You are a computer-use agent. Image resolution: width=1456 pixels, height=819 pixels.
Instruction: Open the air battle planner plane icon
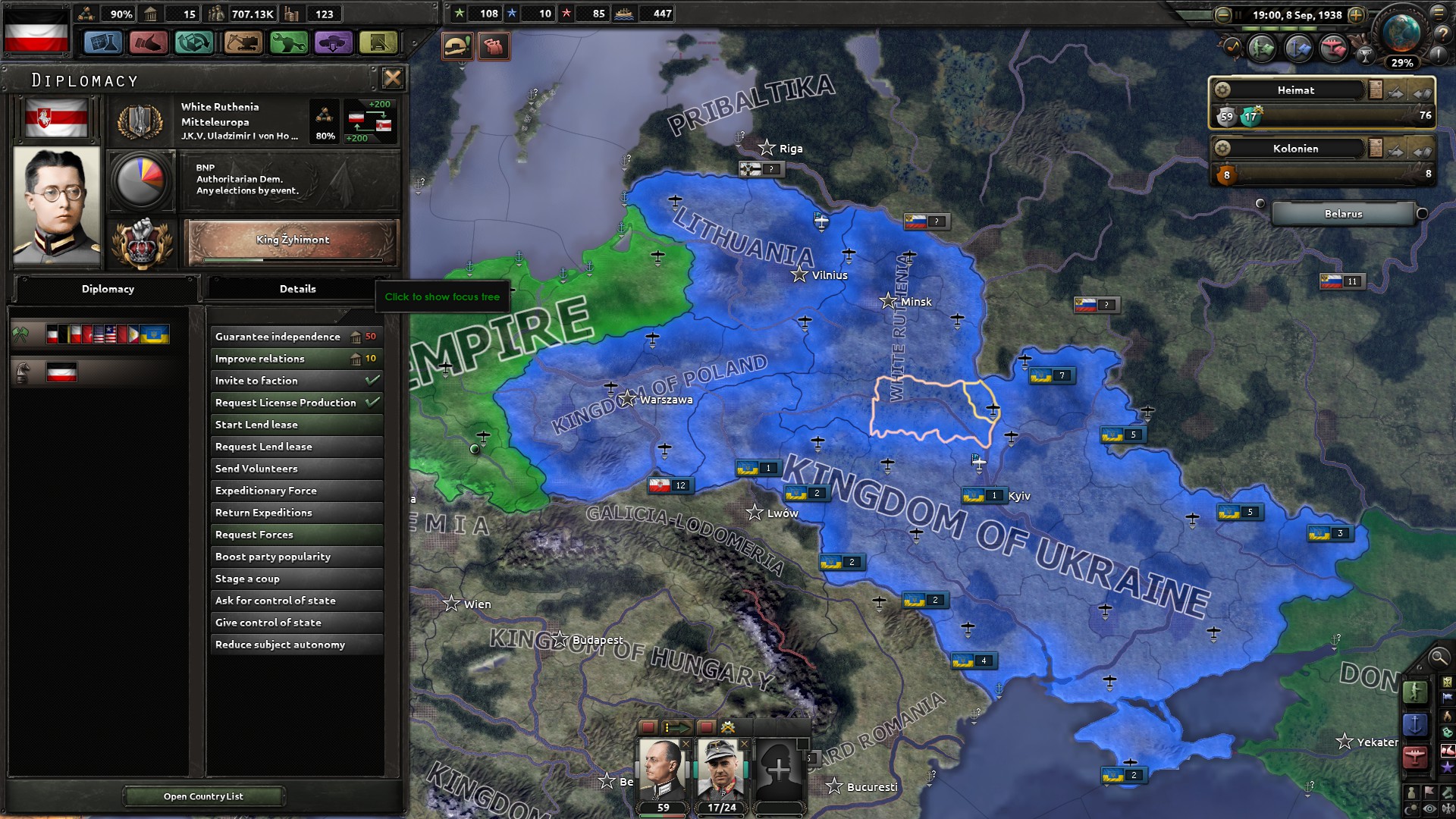click(1334, 47)
